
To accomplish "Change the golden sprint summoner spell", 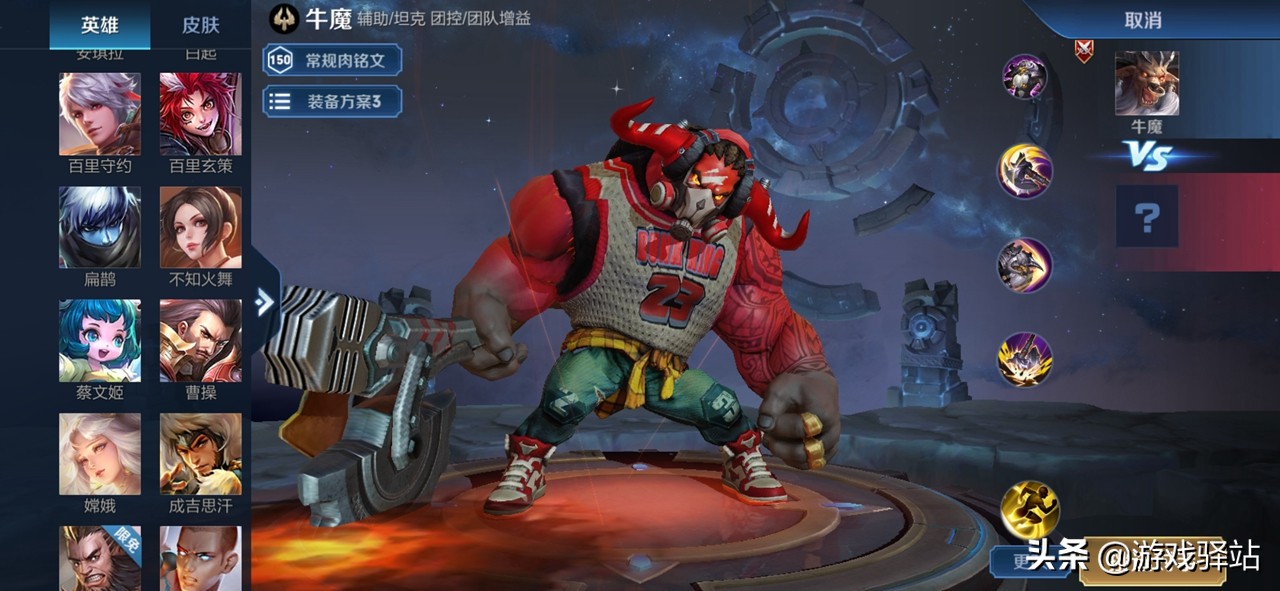I will point(1030,508).
